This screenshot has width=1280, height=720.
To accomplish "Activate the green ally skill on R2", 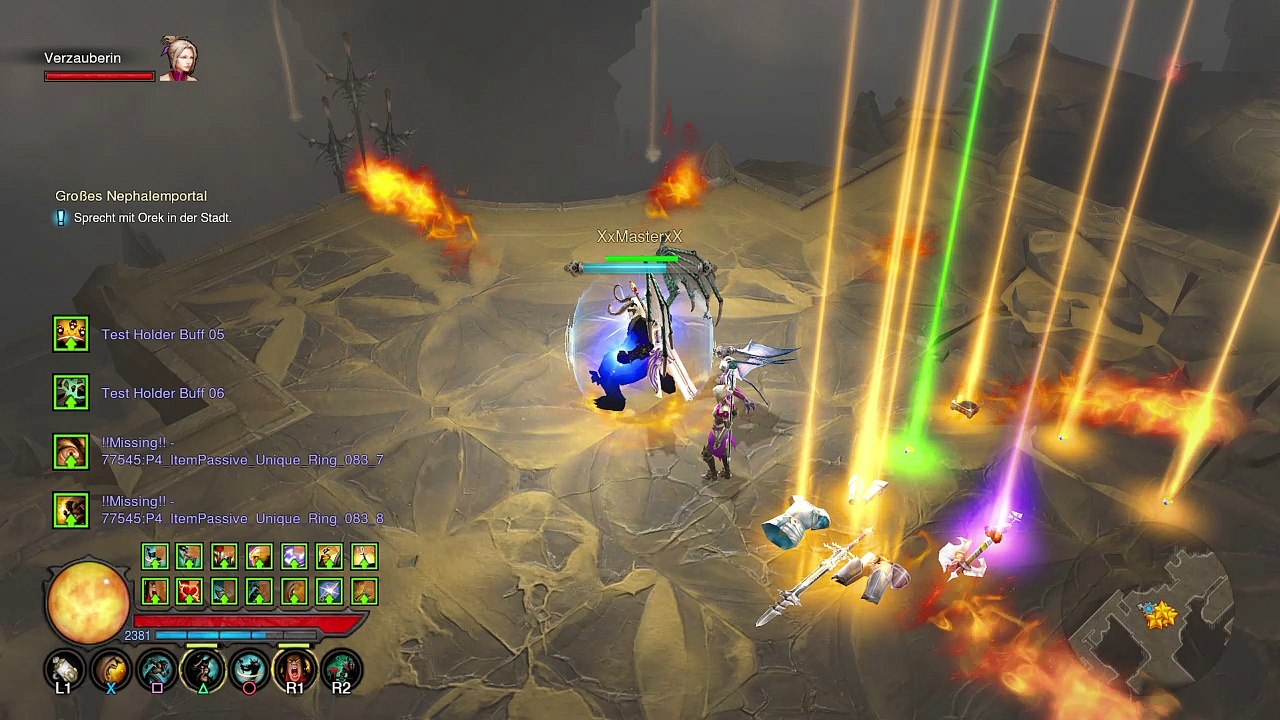I will [x=341, y=670].
